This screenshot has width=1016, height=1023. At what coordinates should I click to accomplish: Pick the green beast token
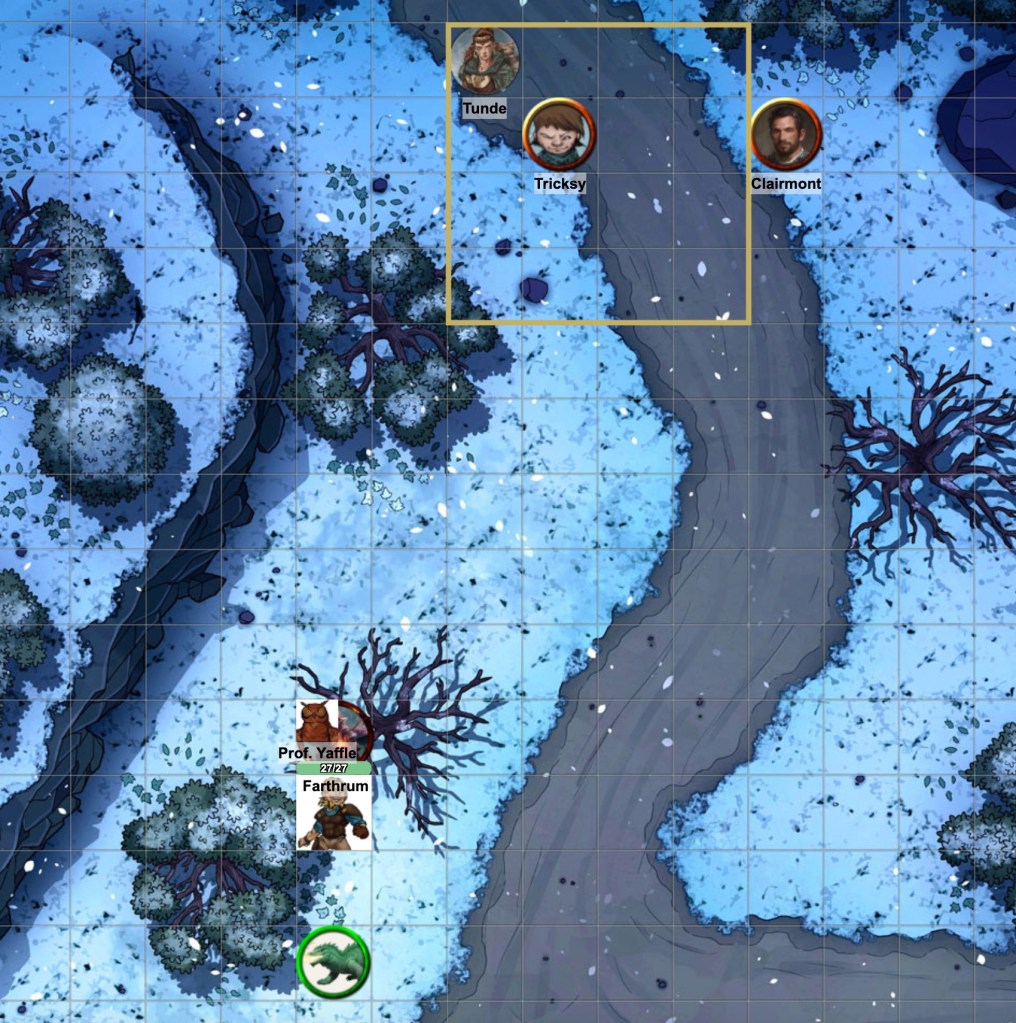pyautogui.click(x=334, y=962)
